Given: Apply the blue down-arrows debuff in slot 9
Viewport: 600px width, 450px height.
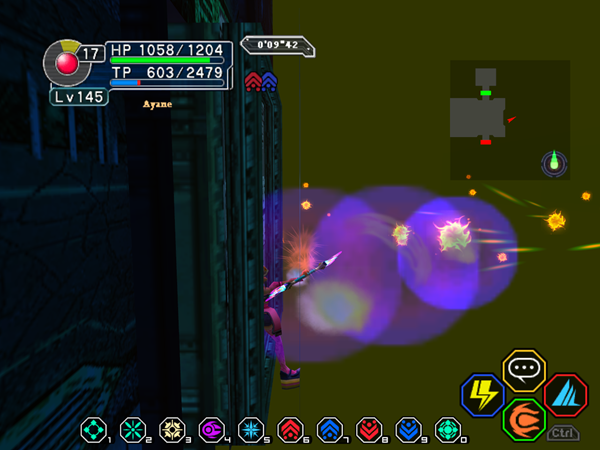Looking at the screenshot, I should [409, 430].
